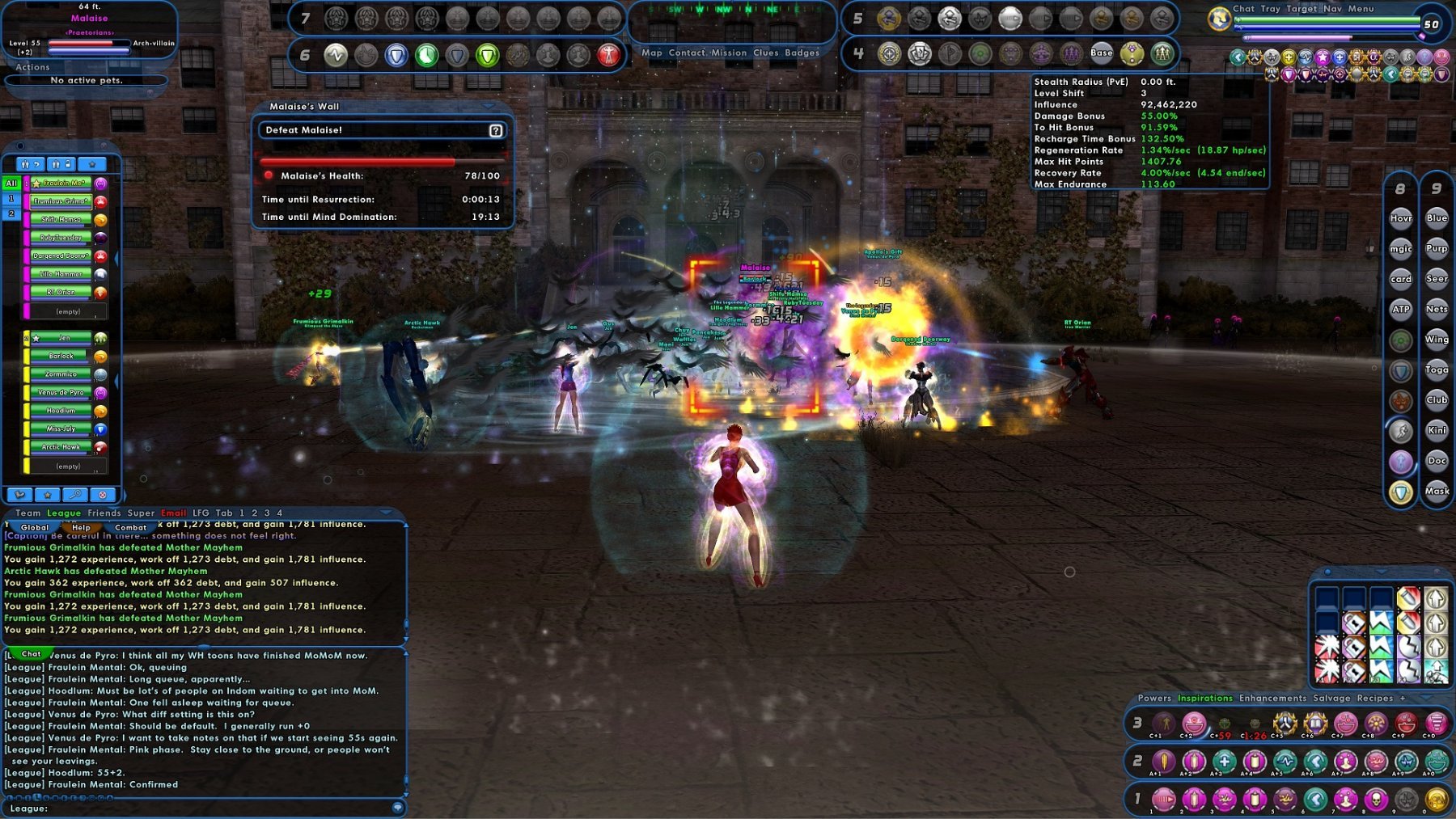Image resolution: width=1456 pixels, height=819 pixels.
Task: Open the Recipes tab
Action: pyautogui.click(x=1374, y=698)
